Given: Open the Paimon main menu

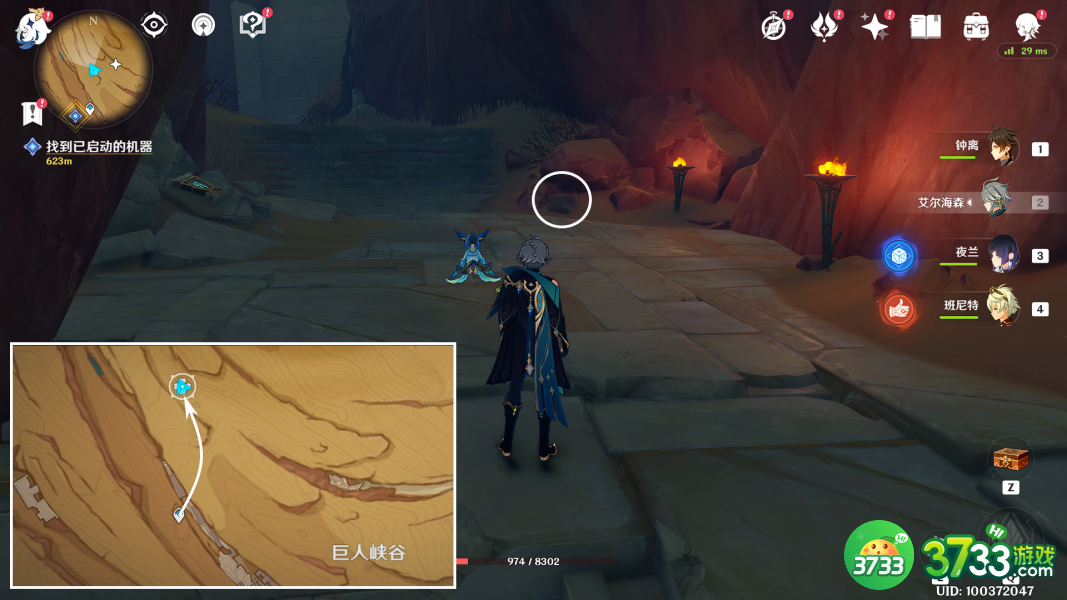Looking at the screenshot, I should coord(33,27).
